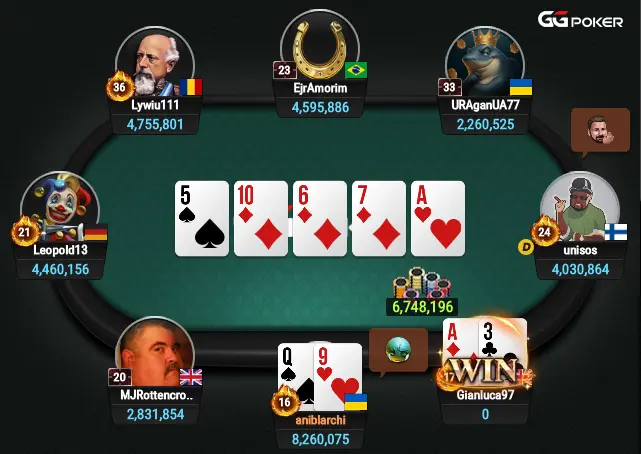The image size is (641, 454).
Task: Click URAganUA77's crowned avatar
Action: point(486,62)
